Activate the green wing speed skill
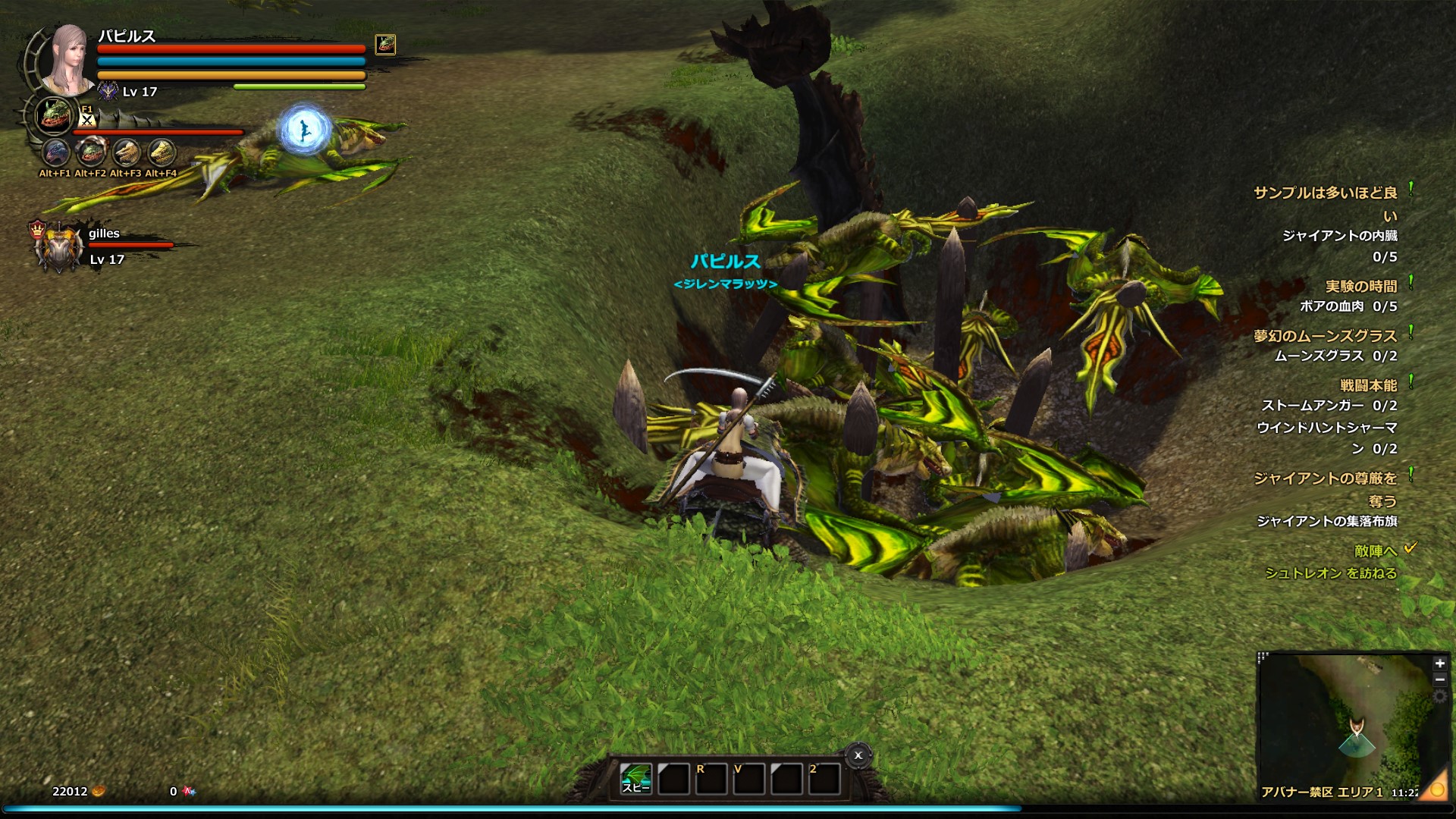 pyautogui.click(x=635, y=779)
